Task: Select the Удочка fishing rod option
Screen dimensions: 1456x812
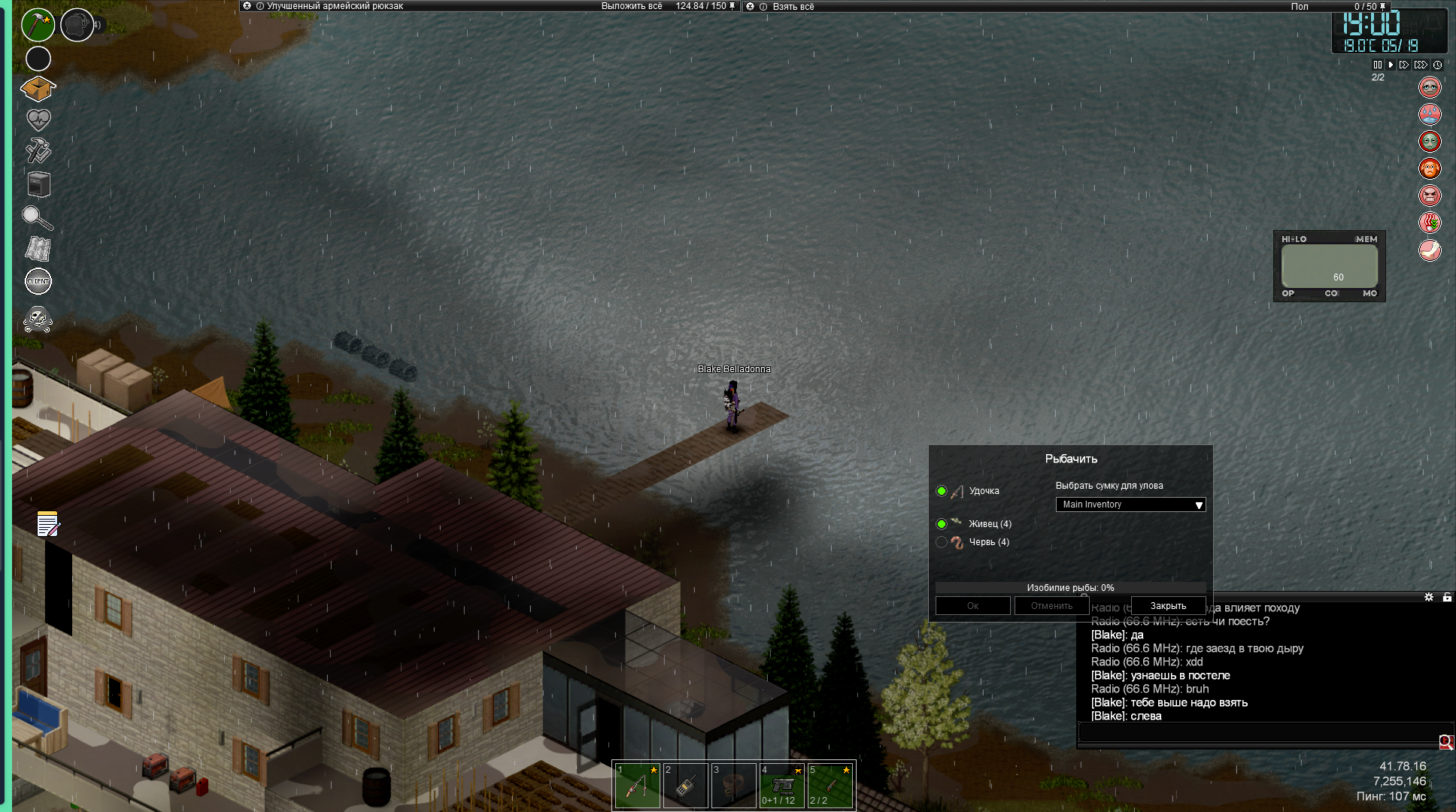Action: point(942,491)
